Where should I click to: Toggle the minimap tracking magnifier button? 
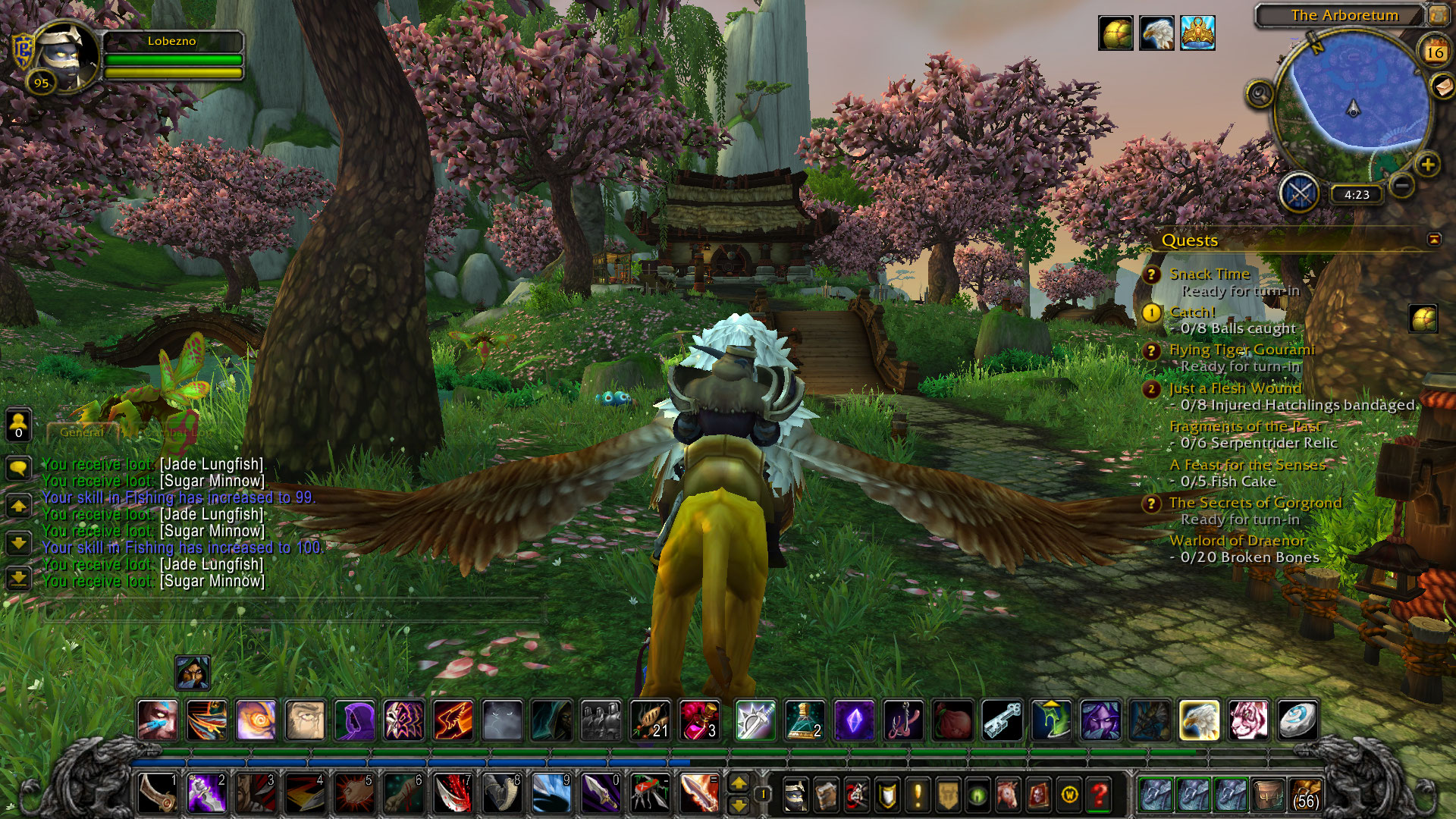coord(1260,94)
